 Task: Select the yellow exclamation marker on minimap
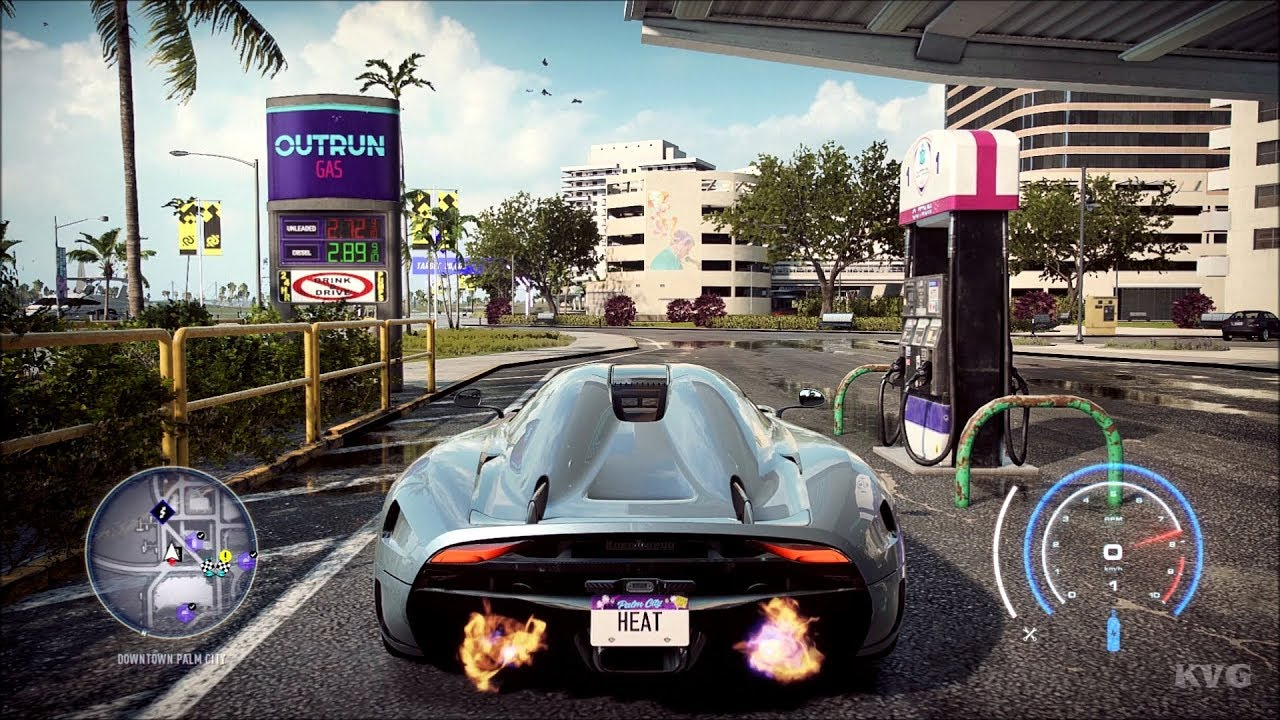225,556
